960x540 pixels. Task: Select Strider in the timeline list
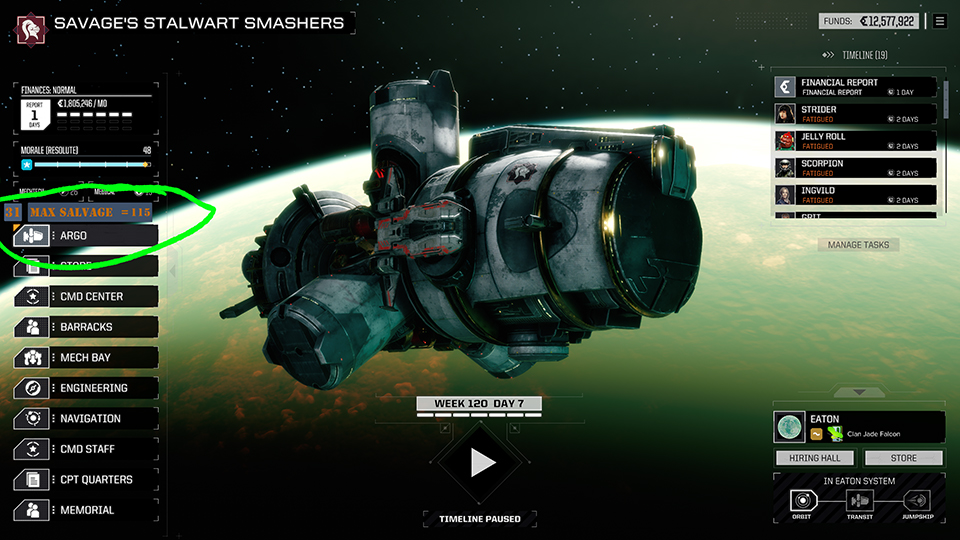tap(856, 114)
